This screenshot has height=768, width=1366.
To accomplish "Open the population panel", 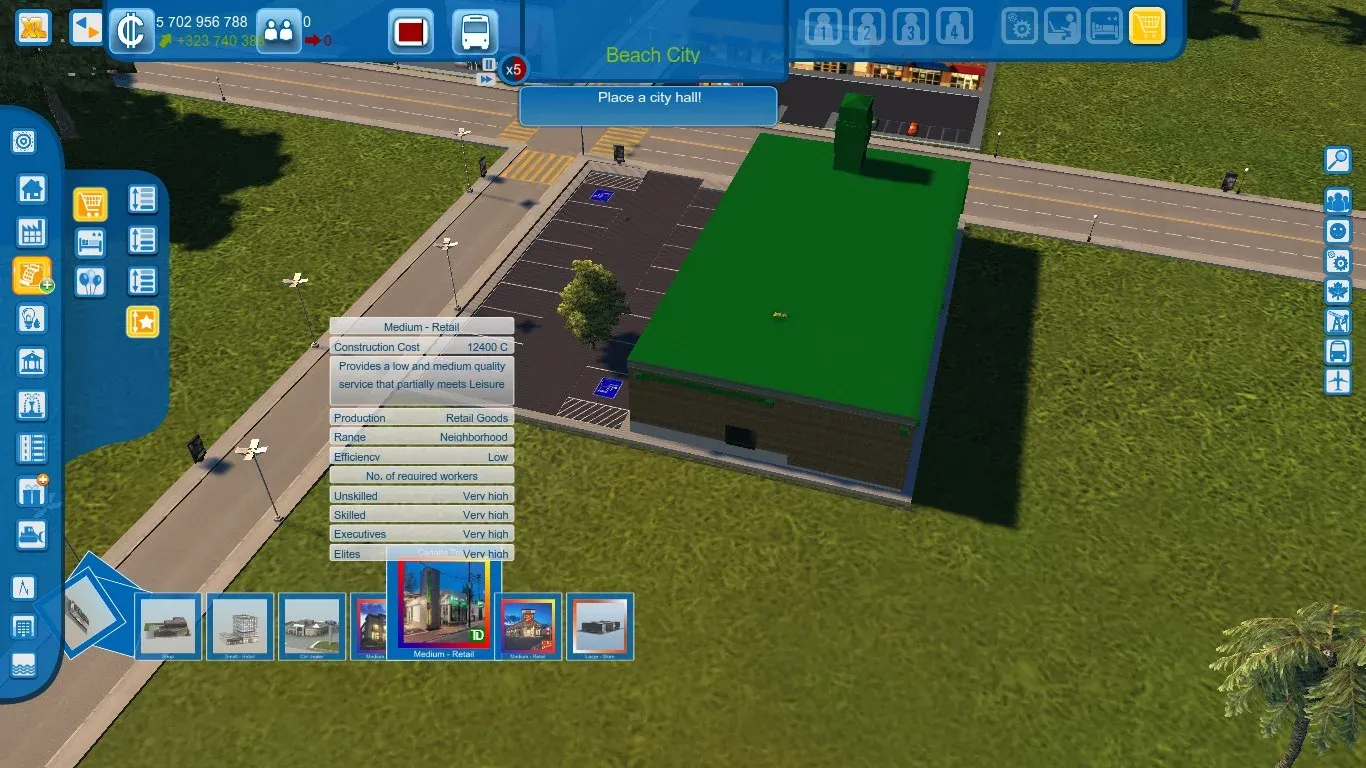I will (278, 30).
